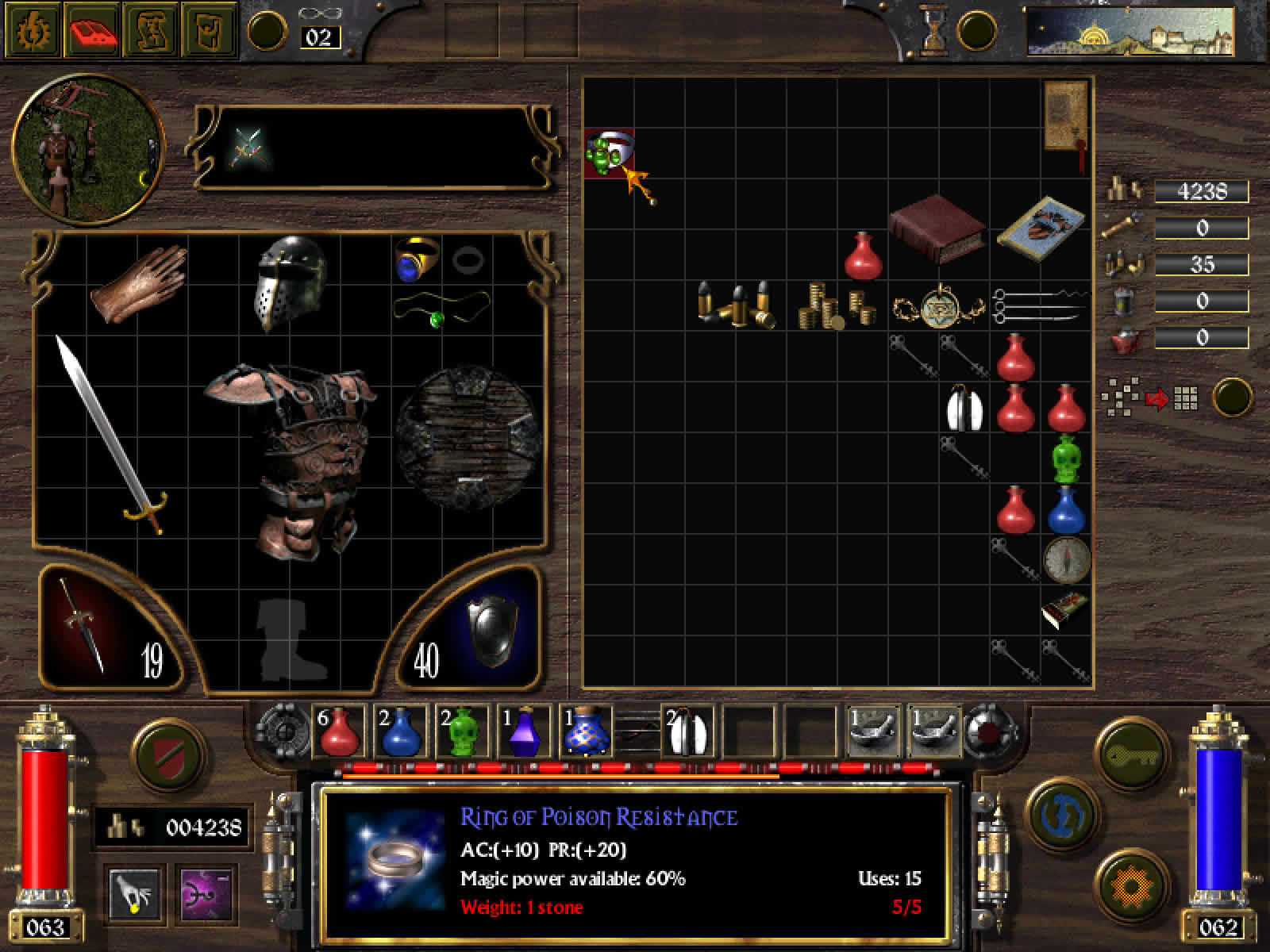Open the town map picture

pos(1130,32)
